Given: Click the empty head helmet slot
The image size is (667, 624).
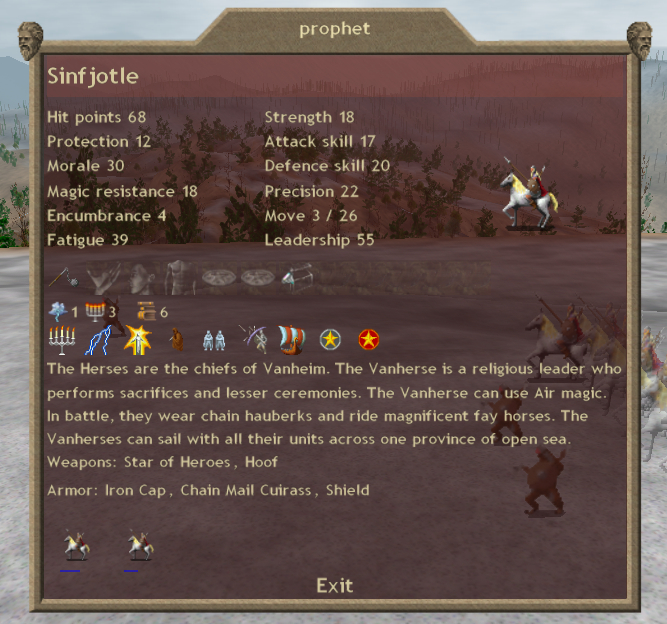Looking at the screenshot, I should [x=140, y=277].
